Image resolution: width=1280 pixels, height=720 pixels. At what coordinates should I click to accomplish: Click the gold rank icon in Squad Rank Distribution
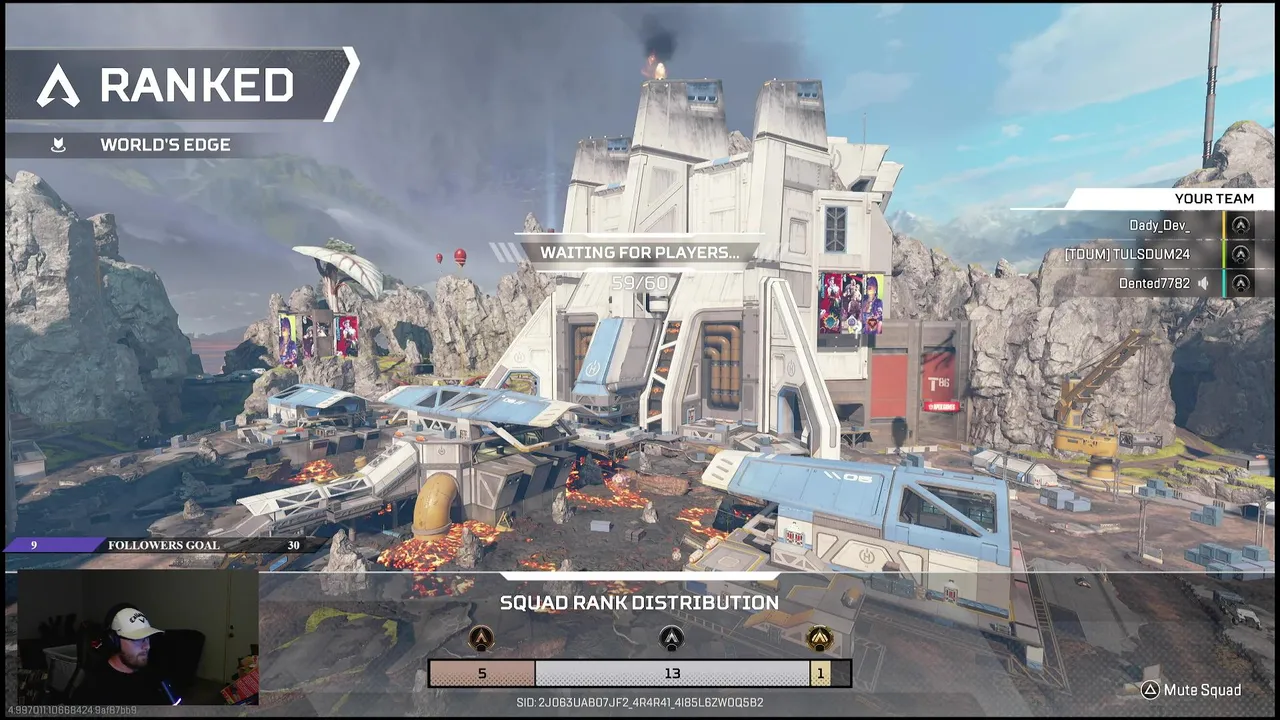click(820, 639)
